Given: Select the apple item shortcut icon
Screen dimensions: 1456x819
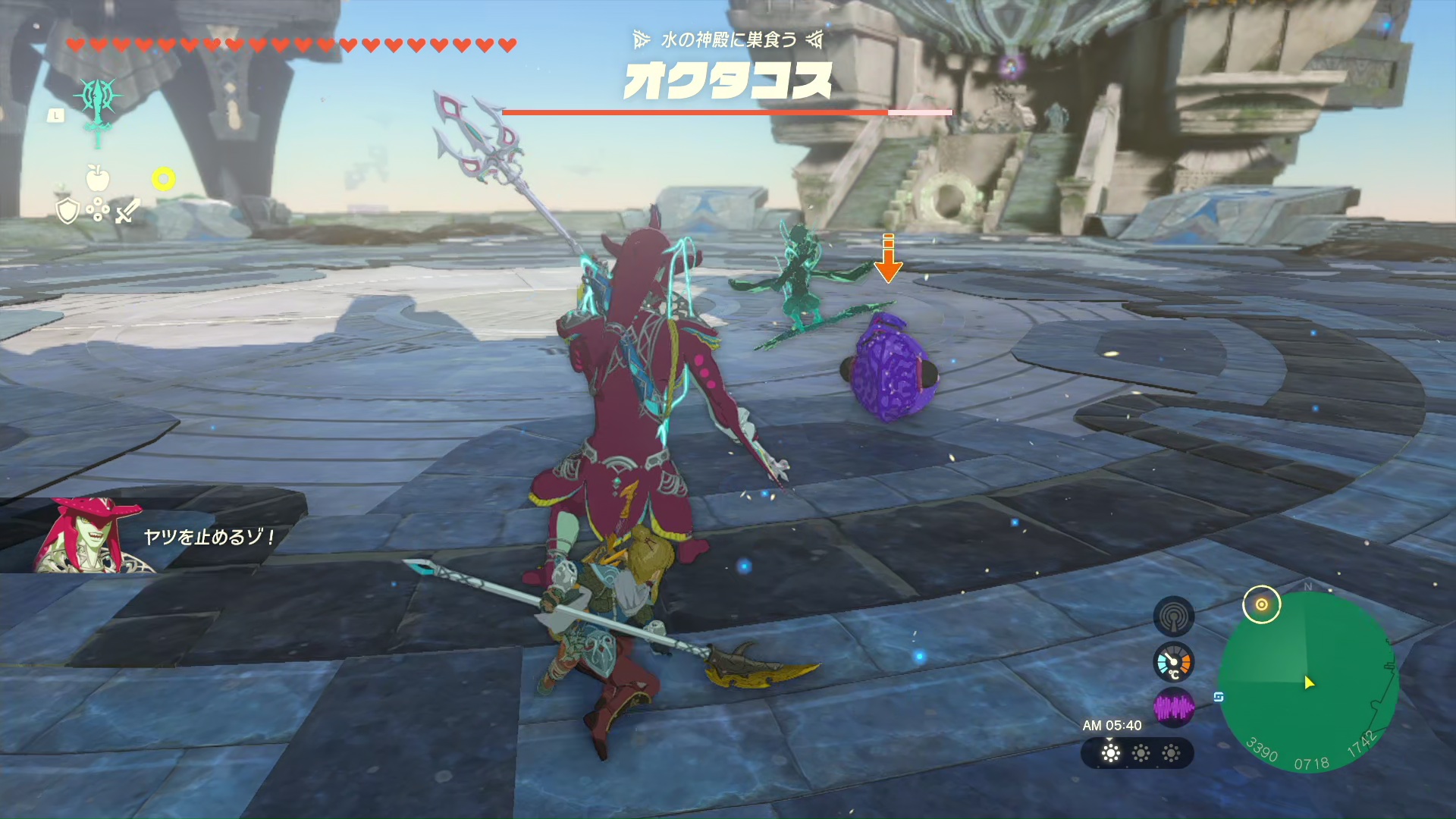Looking at the screenshot, I should pyautogui.click(x=98, y=178).
